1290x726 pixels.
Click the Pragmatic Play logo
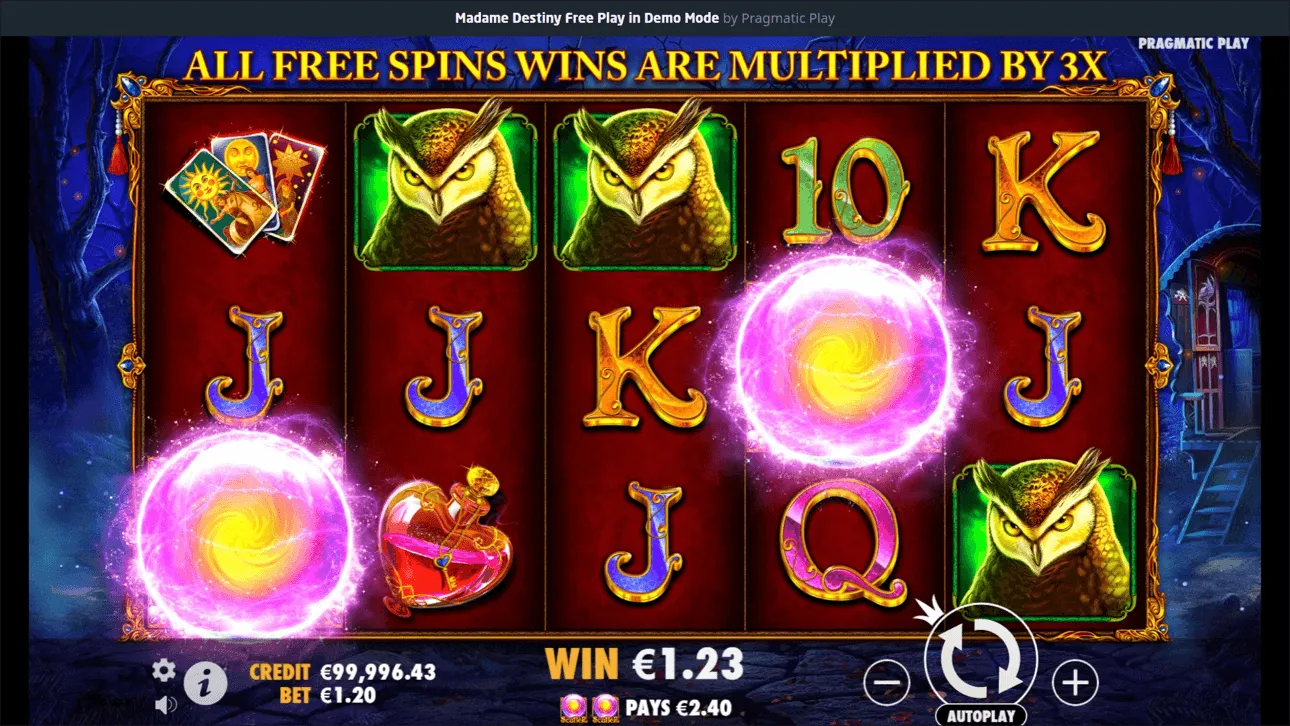point(1193,43)
